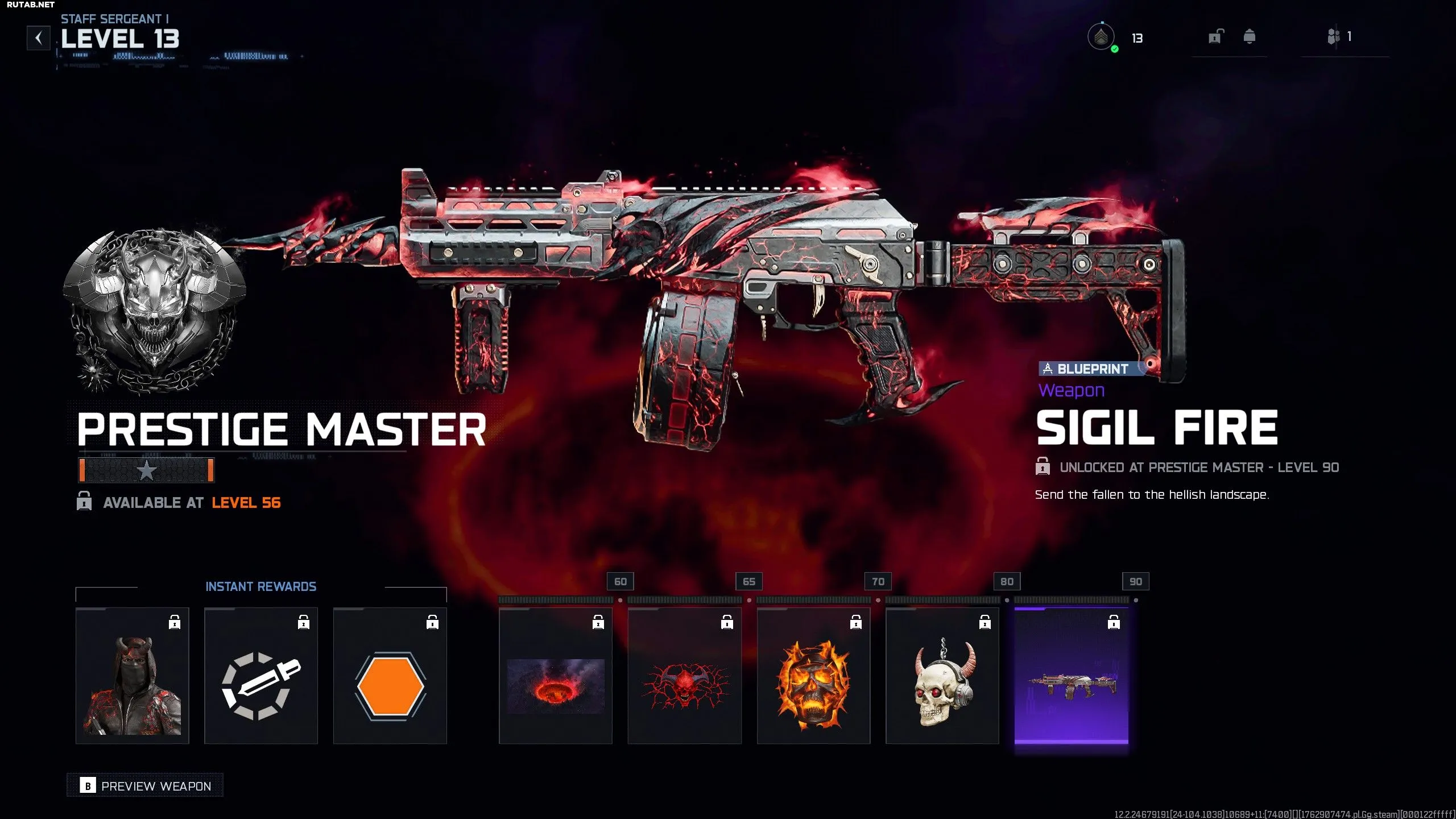The width and height of the screenshot is (1456, 819).
Task: Select the hooded operator skin reward
Action: (x=133, y=676)
